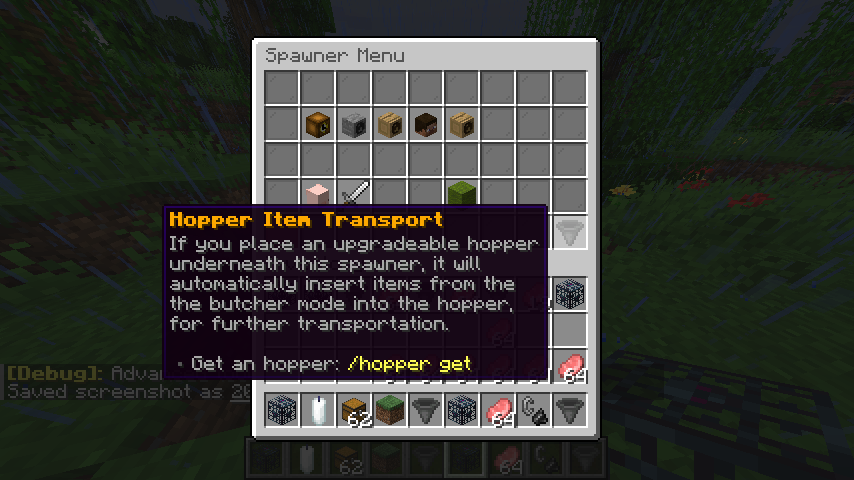Select the orange clock head icon
Image resolution: width=854 pixels, height=480 pixels.
(x=318, y=124)
